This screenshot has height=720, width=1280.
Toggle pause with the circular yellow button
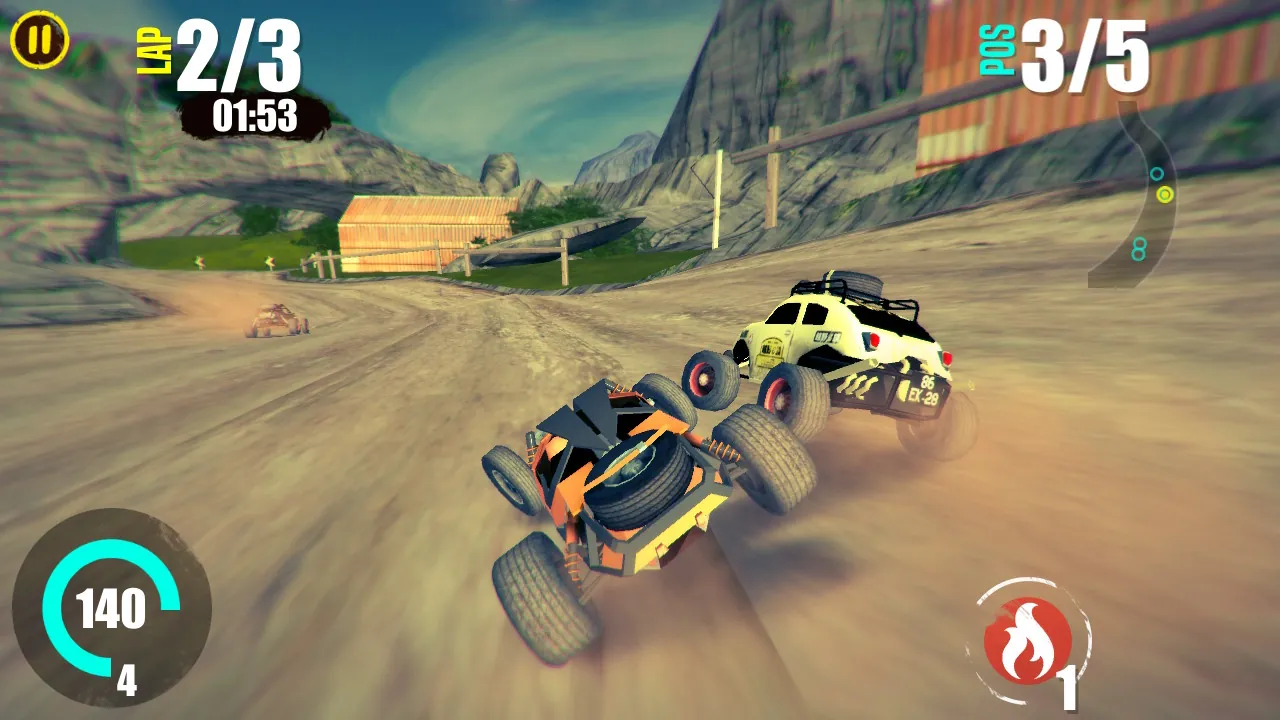38,40
